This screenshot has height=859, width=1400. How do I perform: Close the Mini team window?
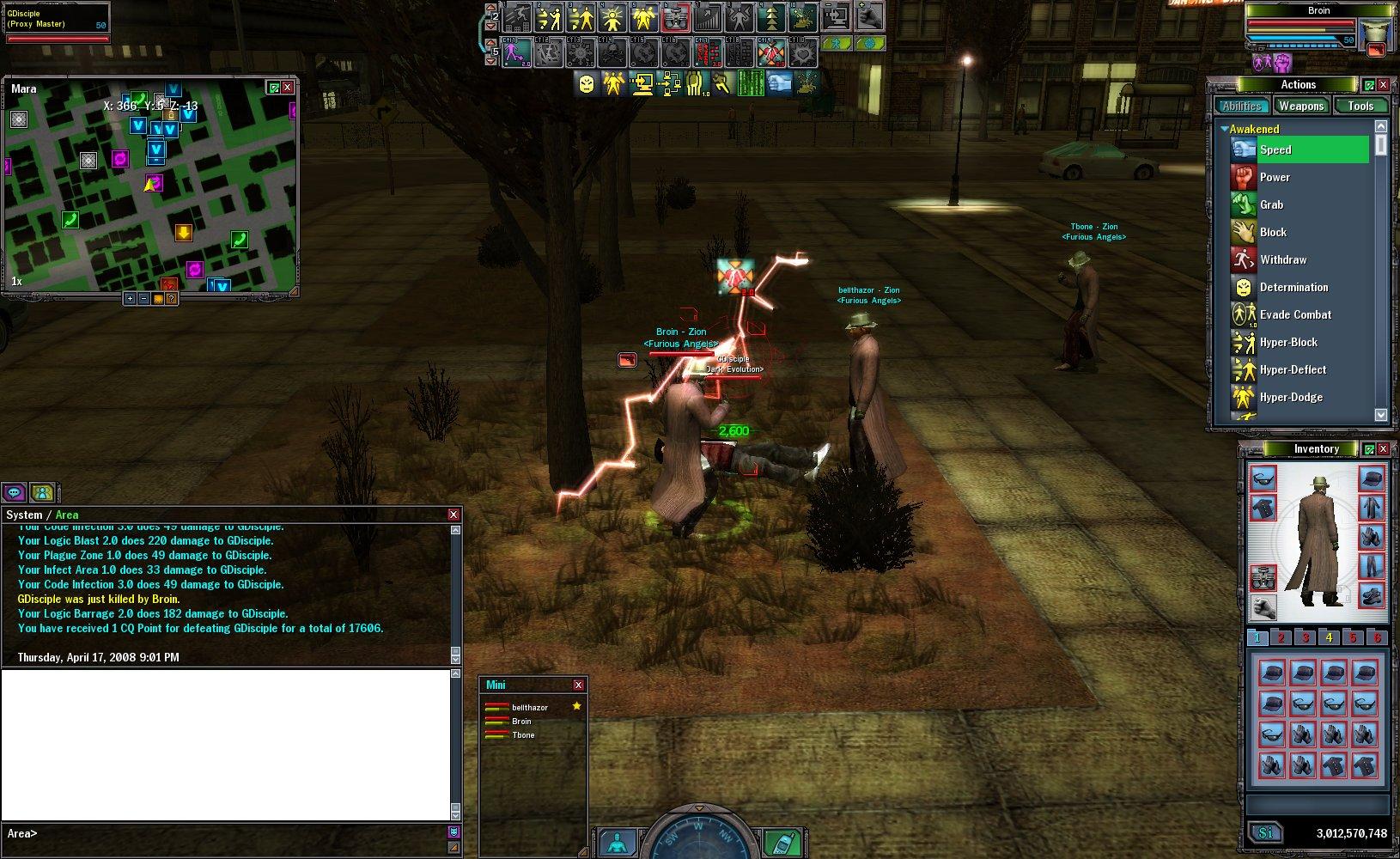pyautogui.click(x=578, y=685)
